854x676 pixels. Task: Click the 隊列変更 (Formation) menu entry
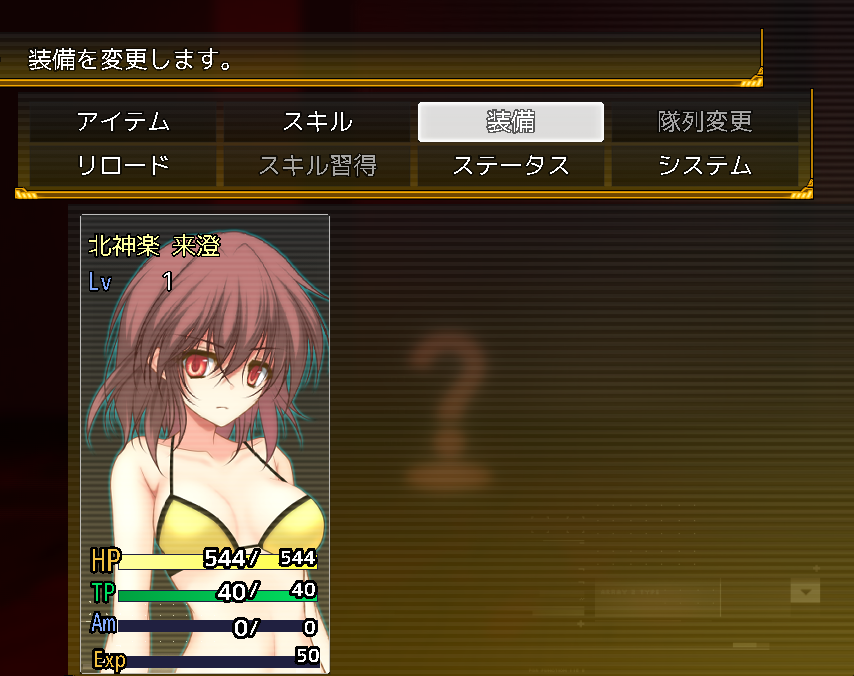tap(705, 122)
